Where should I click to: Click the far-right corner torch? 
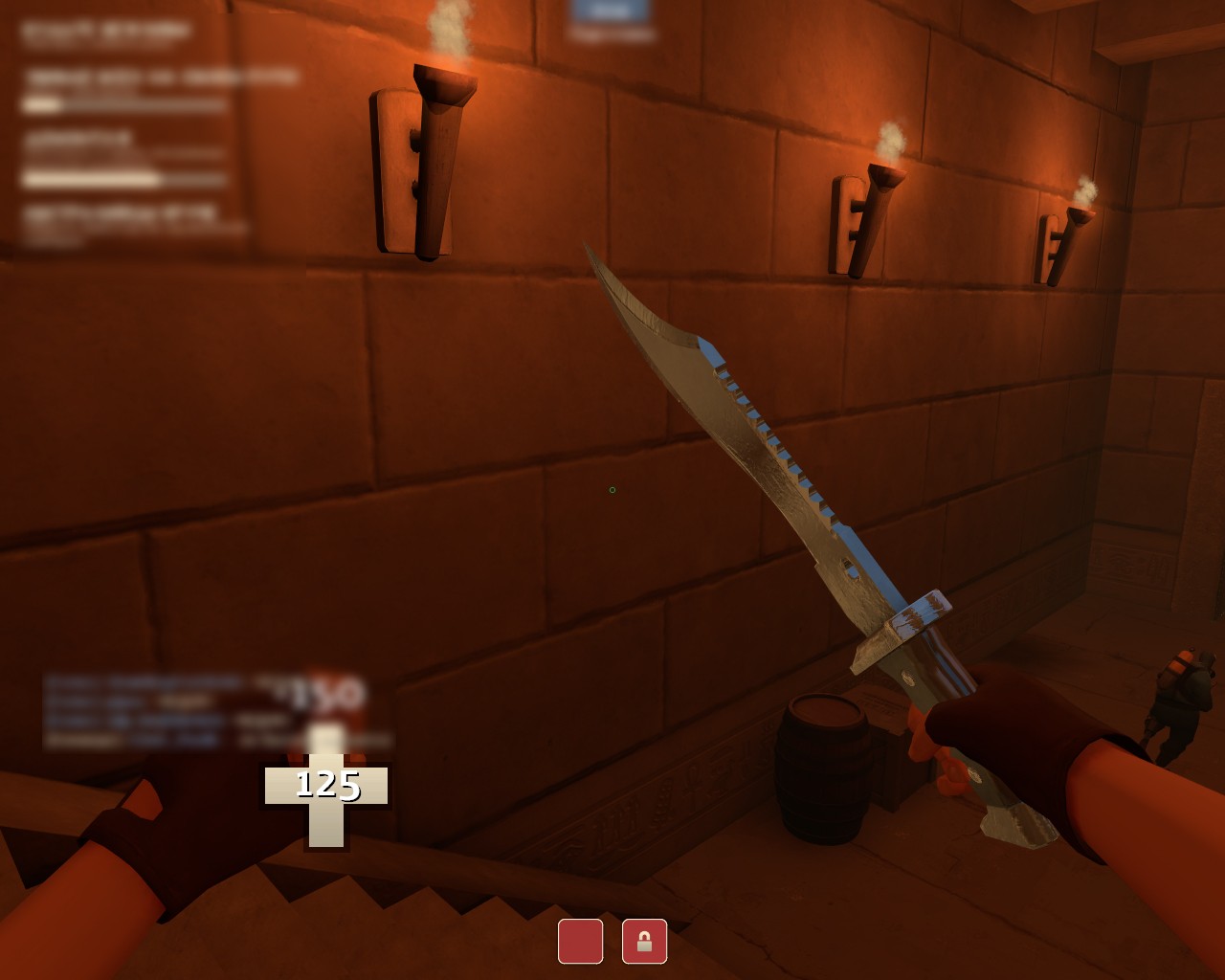coord(1058,244)
